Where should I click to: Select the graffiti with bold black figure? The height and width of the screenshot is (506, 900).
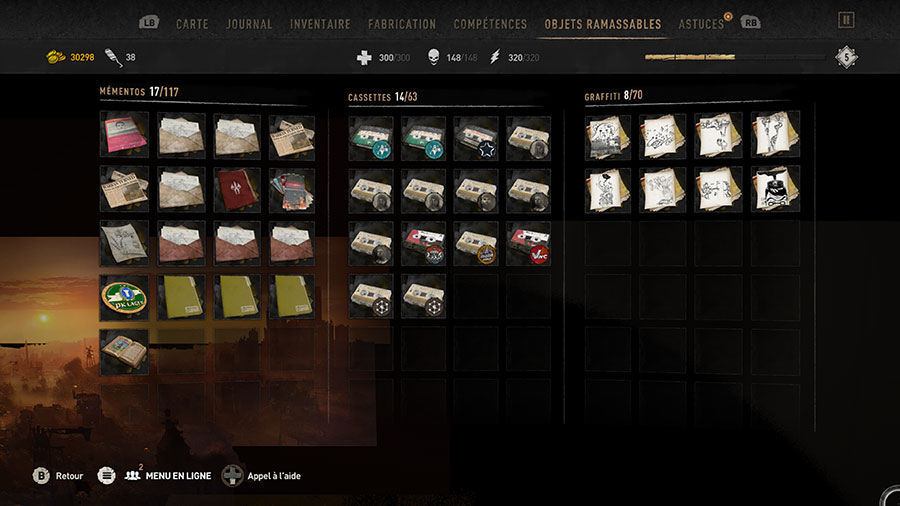(x=776, y=190)
